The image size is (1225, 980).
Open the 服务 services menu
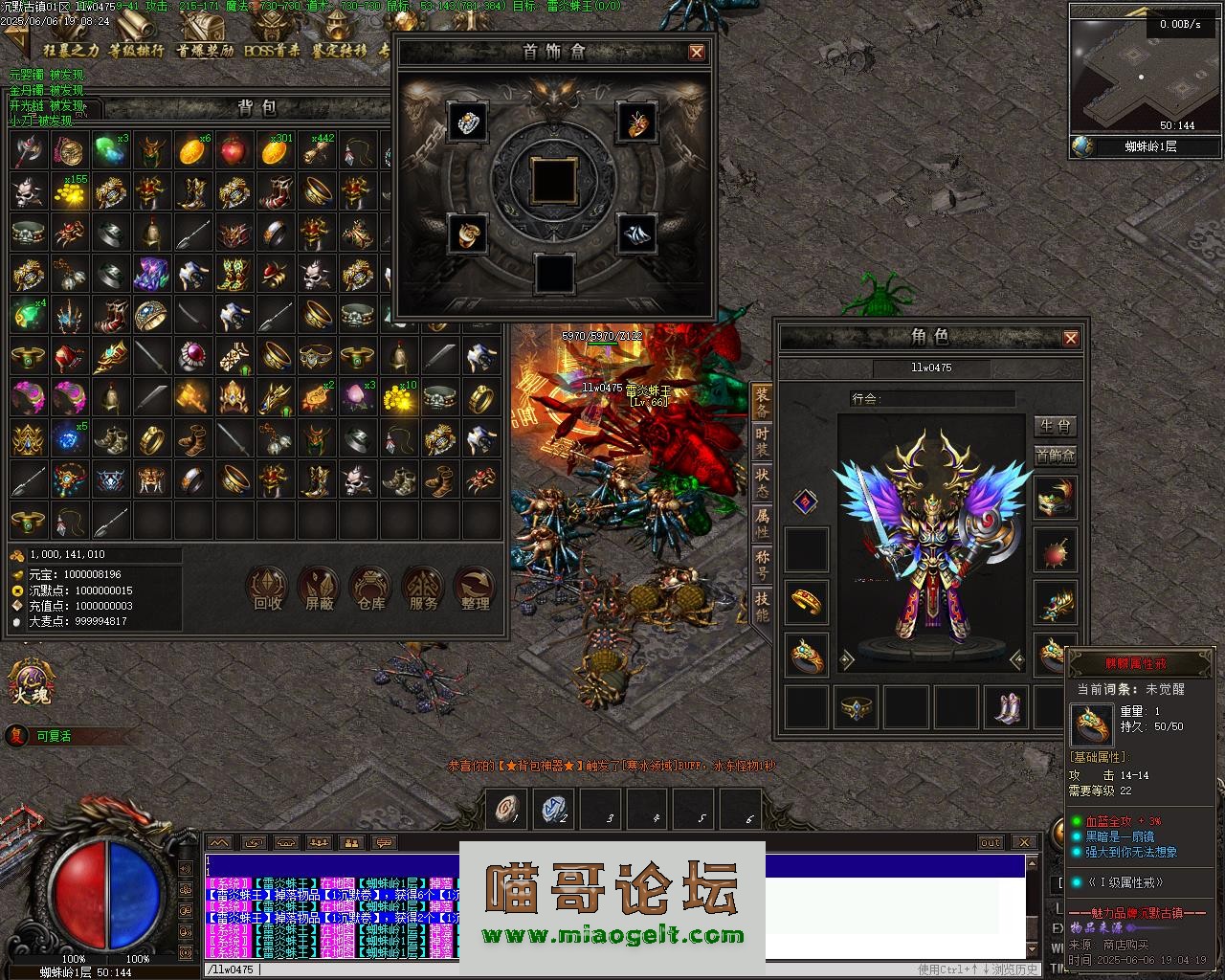[x=422, y=588]
